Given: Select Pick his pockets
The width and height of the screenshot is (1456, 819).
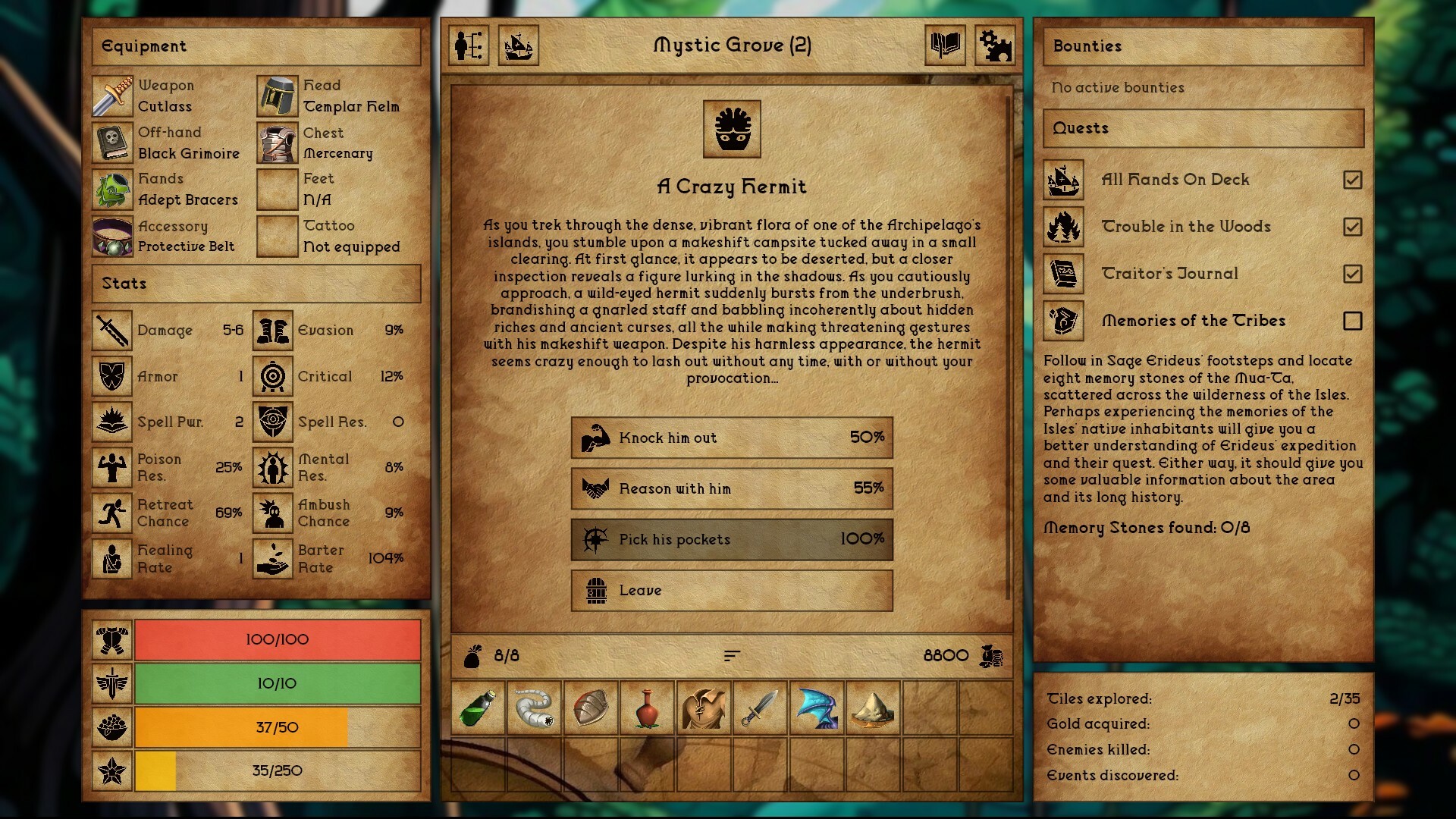Looking at the screenshot, I should tap(730, 540).
